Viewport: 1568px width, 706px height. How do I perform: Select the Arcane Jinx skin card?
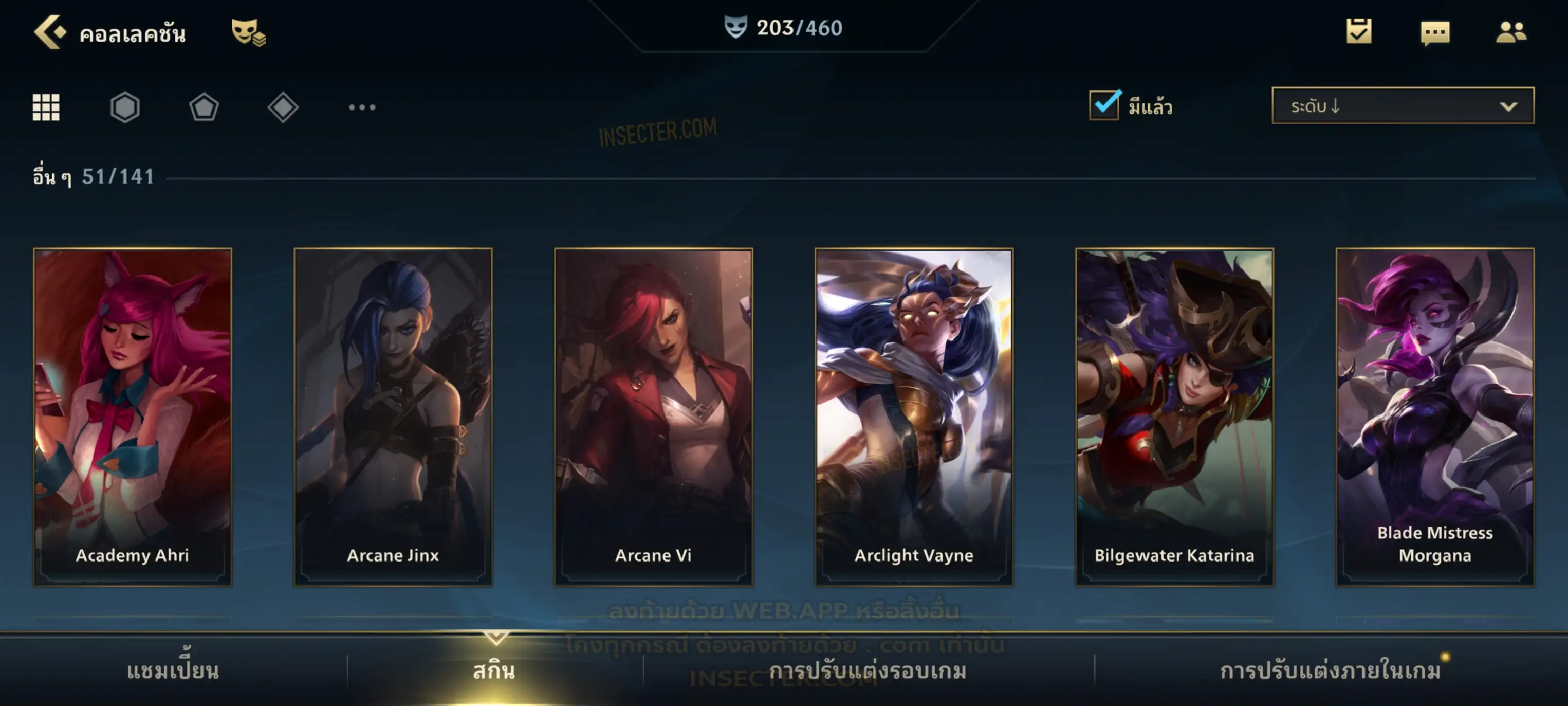coord(393,417)
